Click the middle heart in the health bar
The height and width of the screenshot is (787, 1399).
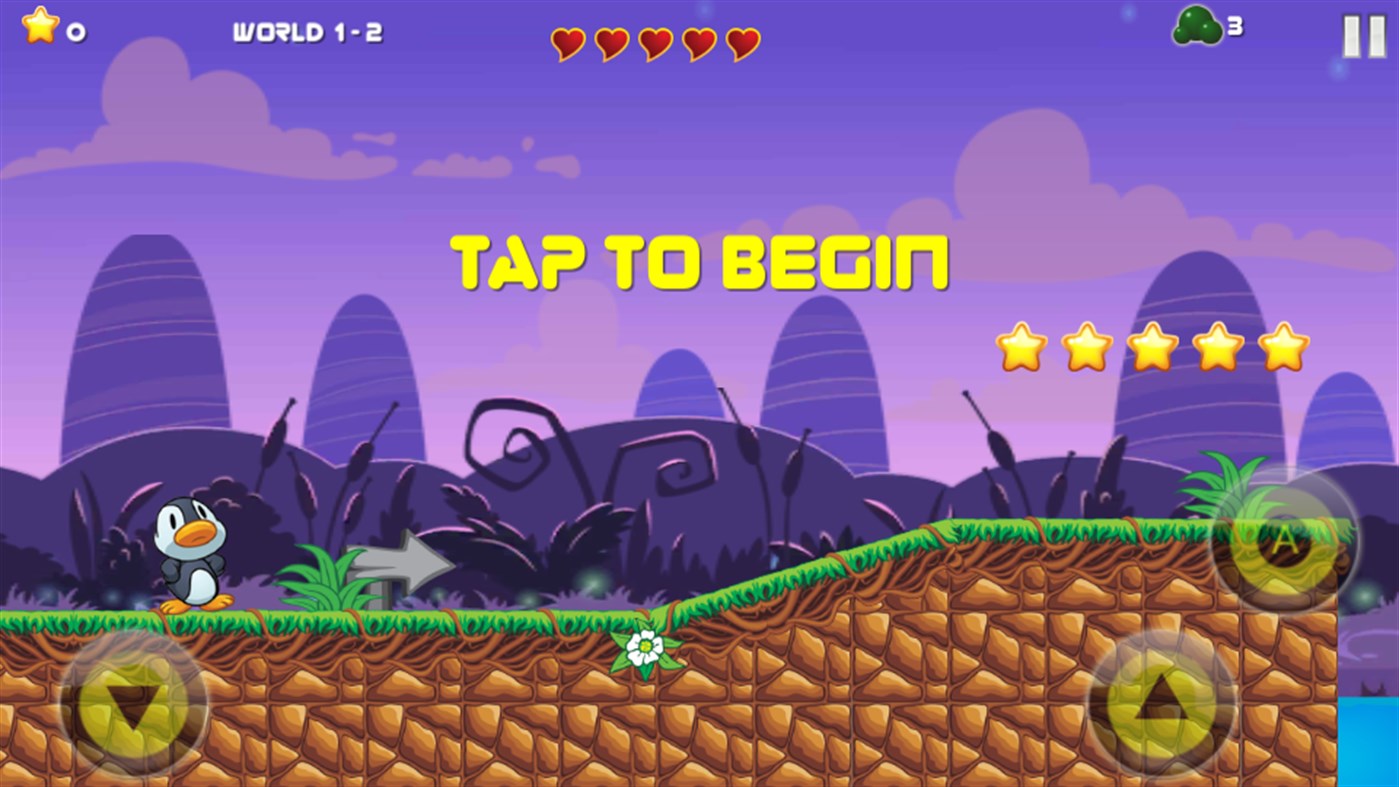(x=654, y=44)
